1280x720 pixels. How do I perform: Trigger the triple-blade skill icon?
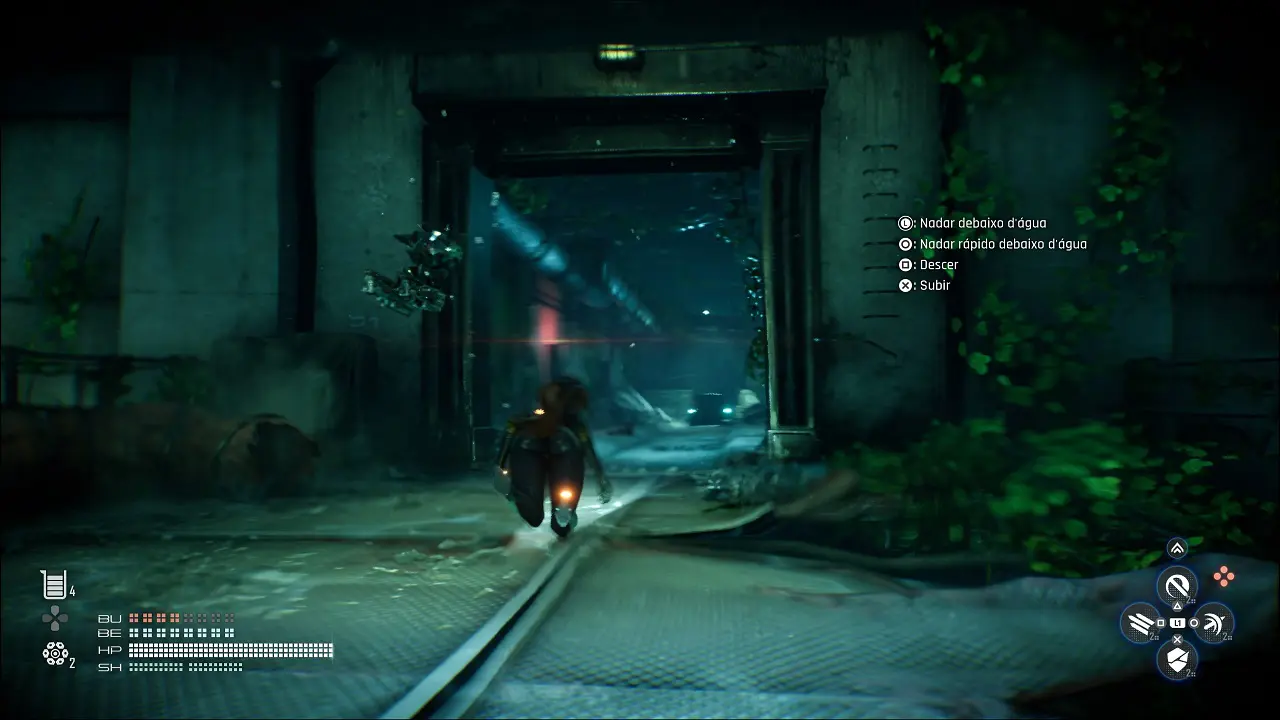[1139, 624]
